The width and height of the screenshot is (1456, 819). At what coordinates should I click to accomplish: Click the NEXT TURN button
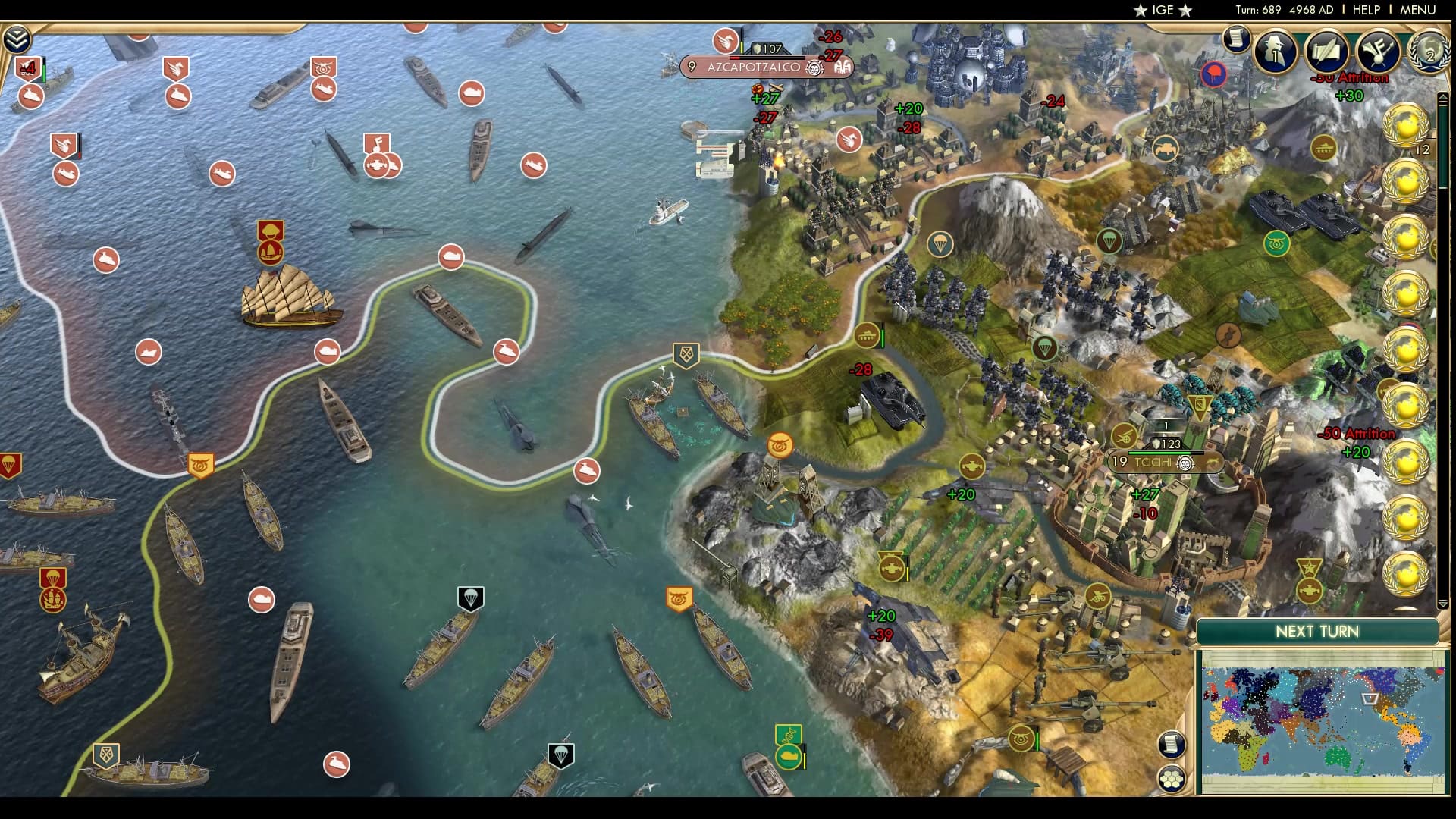pos(1319,632)
